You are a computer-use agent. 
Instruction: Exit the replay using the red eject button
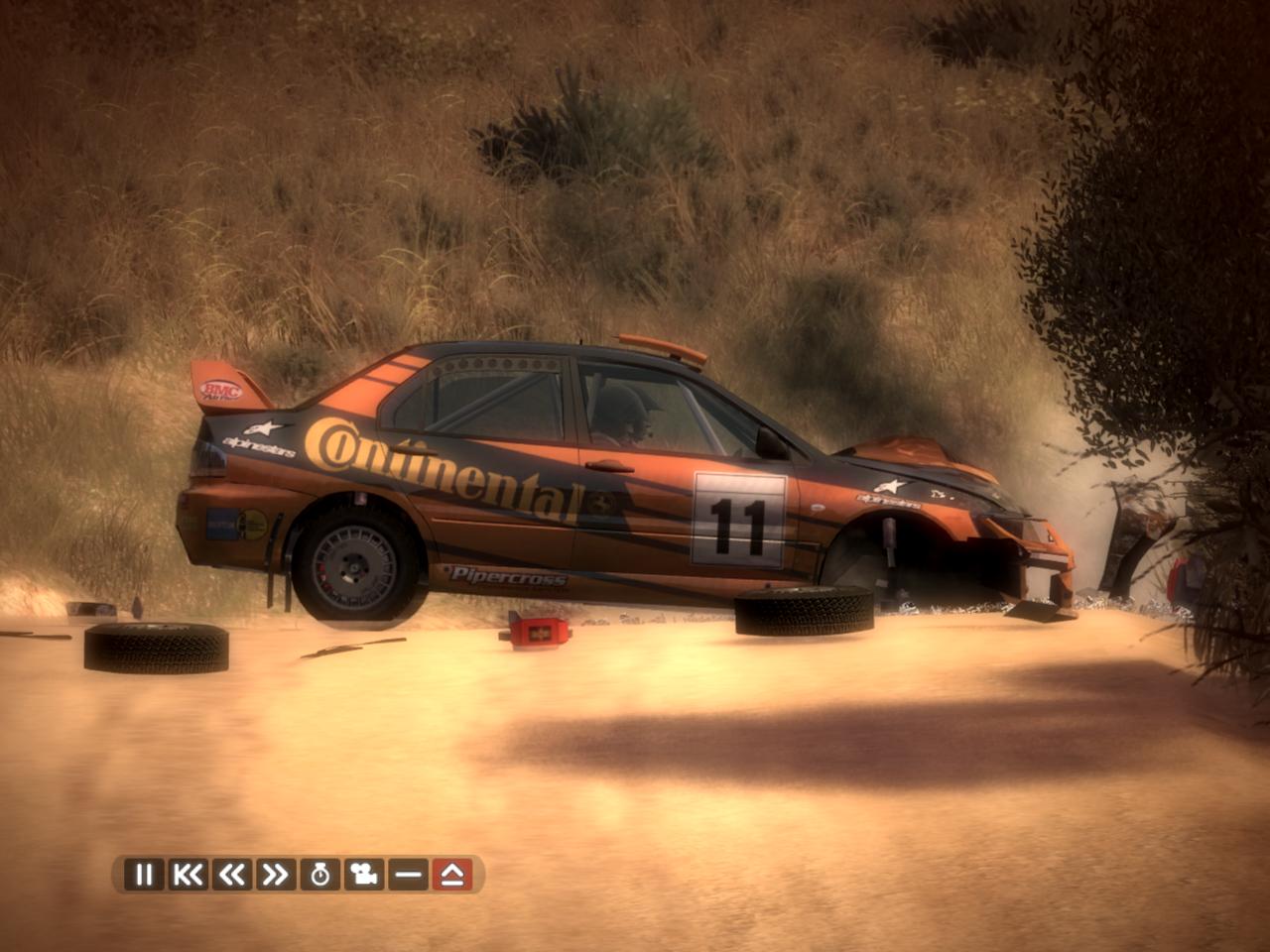[x=452, y=875]
